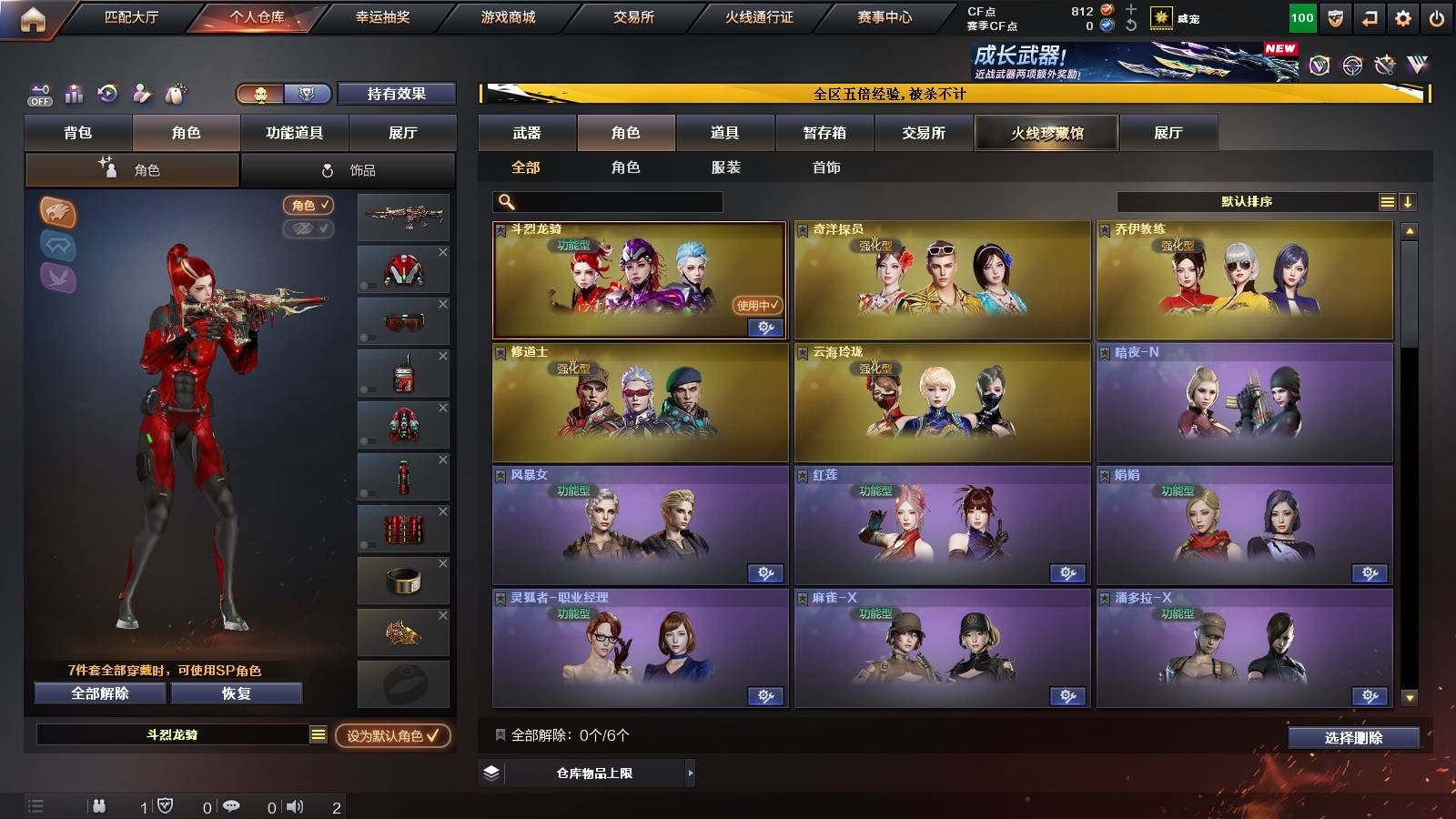This screenshot has width=1456, height=819.
Task: Click the settings gear icon top right
Action: tap(1401, 15)
